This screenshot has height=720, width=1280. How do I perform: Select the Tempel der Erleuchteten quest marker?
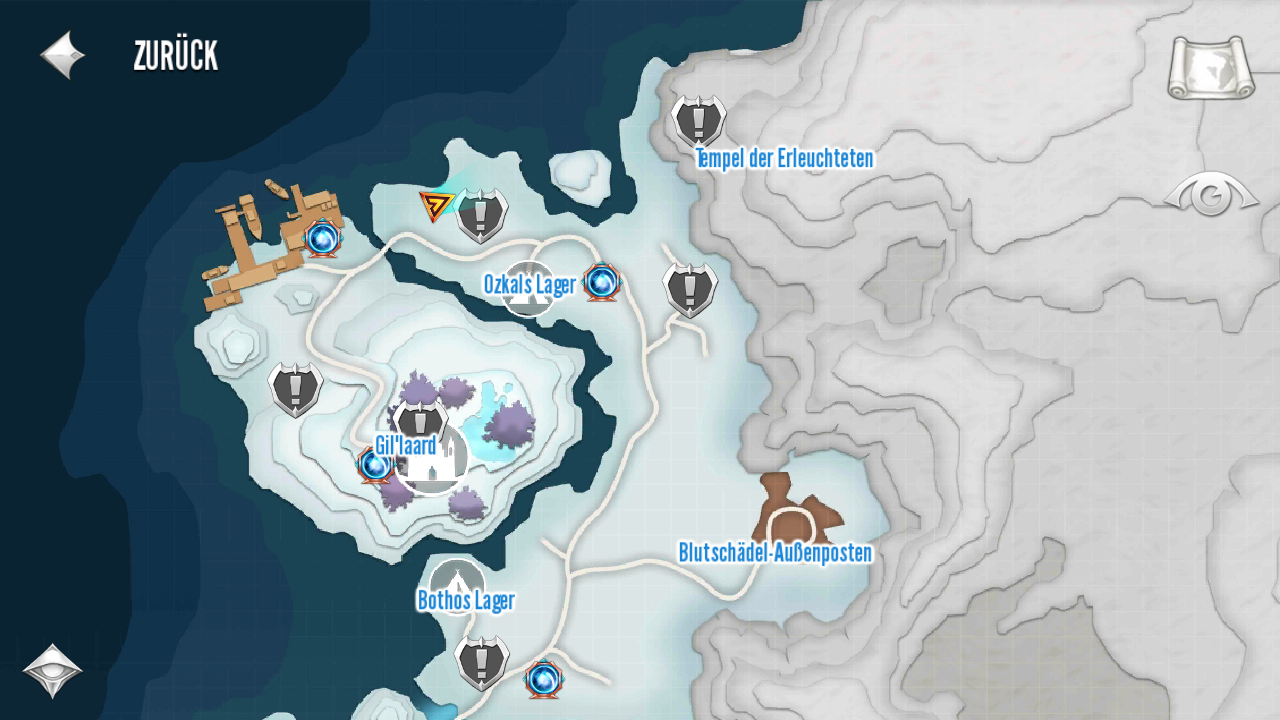(x=698, y=121)
